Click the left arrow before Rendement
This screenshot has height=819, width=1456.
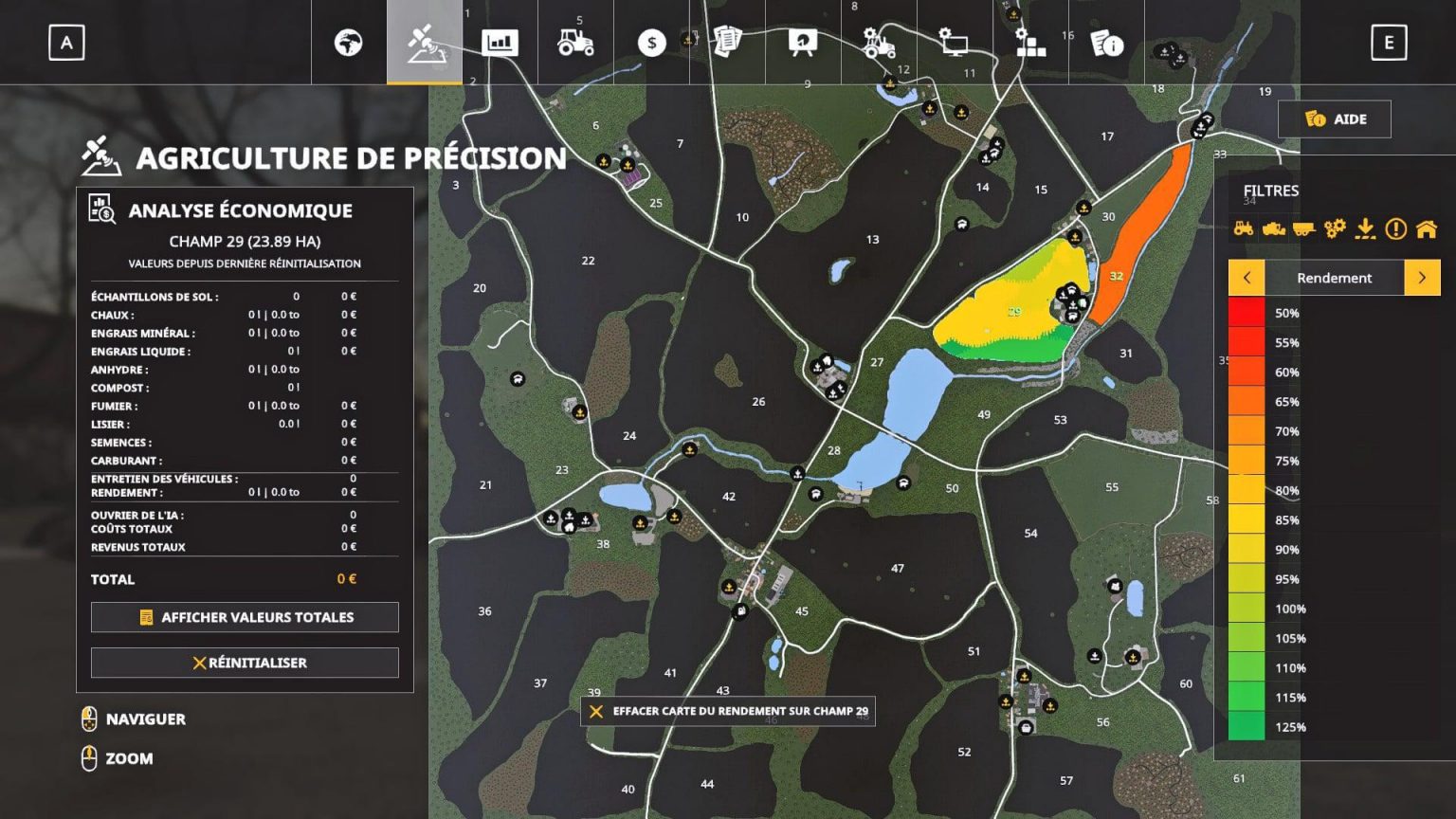(x=1247, y=278)
